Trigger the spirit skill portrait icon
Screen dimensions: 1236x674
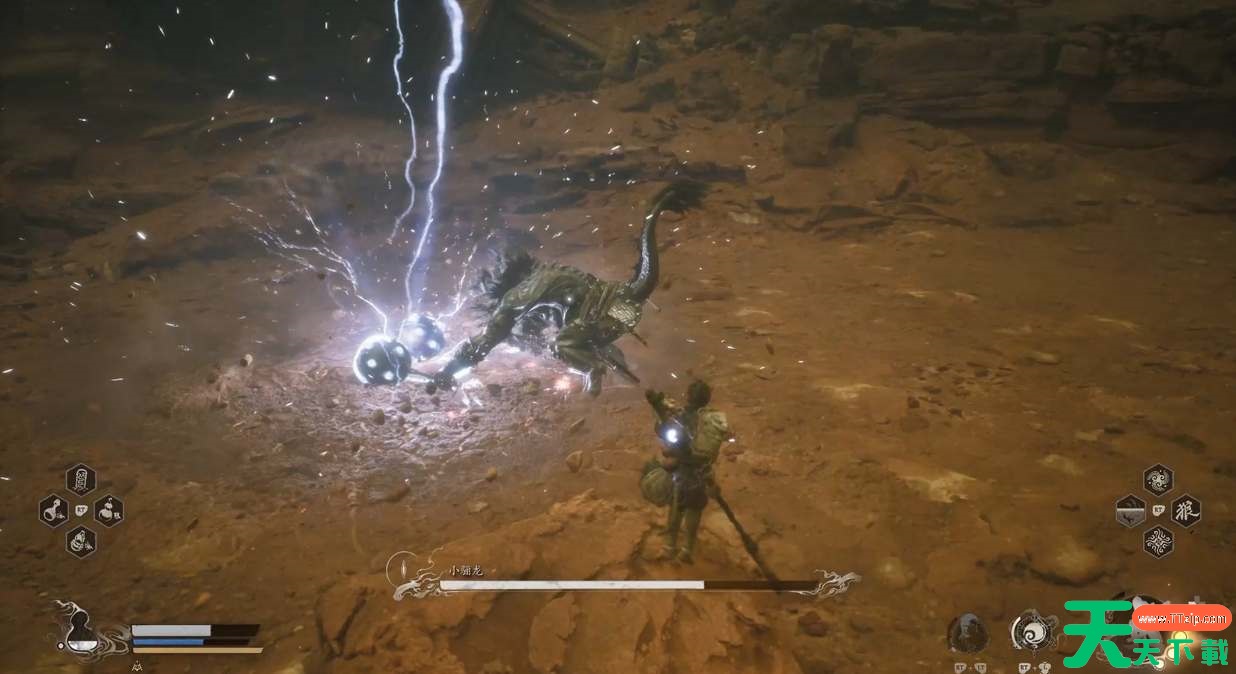coord(967,633)
